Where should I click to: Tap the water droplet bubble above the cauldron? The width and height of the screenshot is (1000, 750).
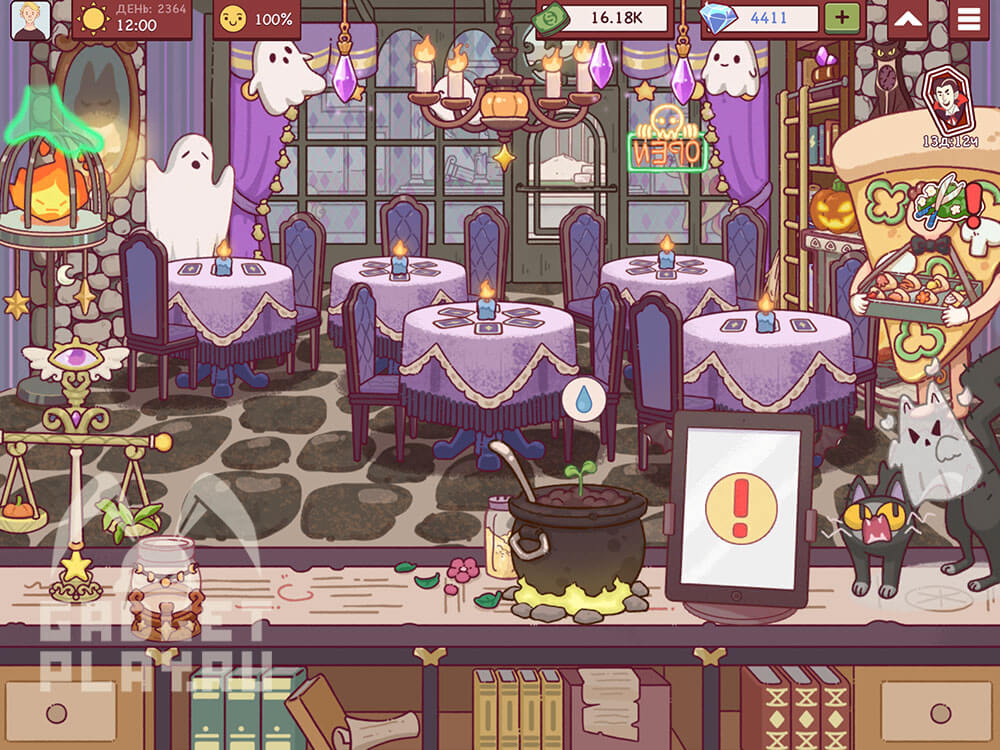582,398
